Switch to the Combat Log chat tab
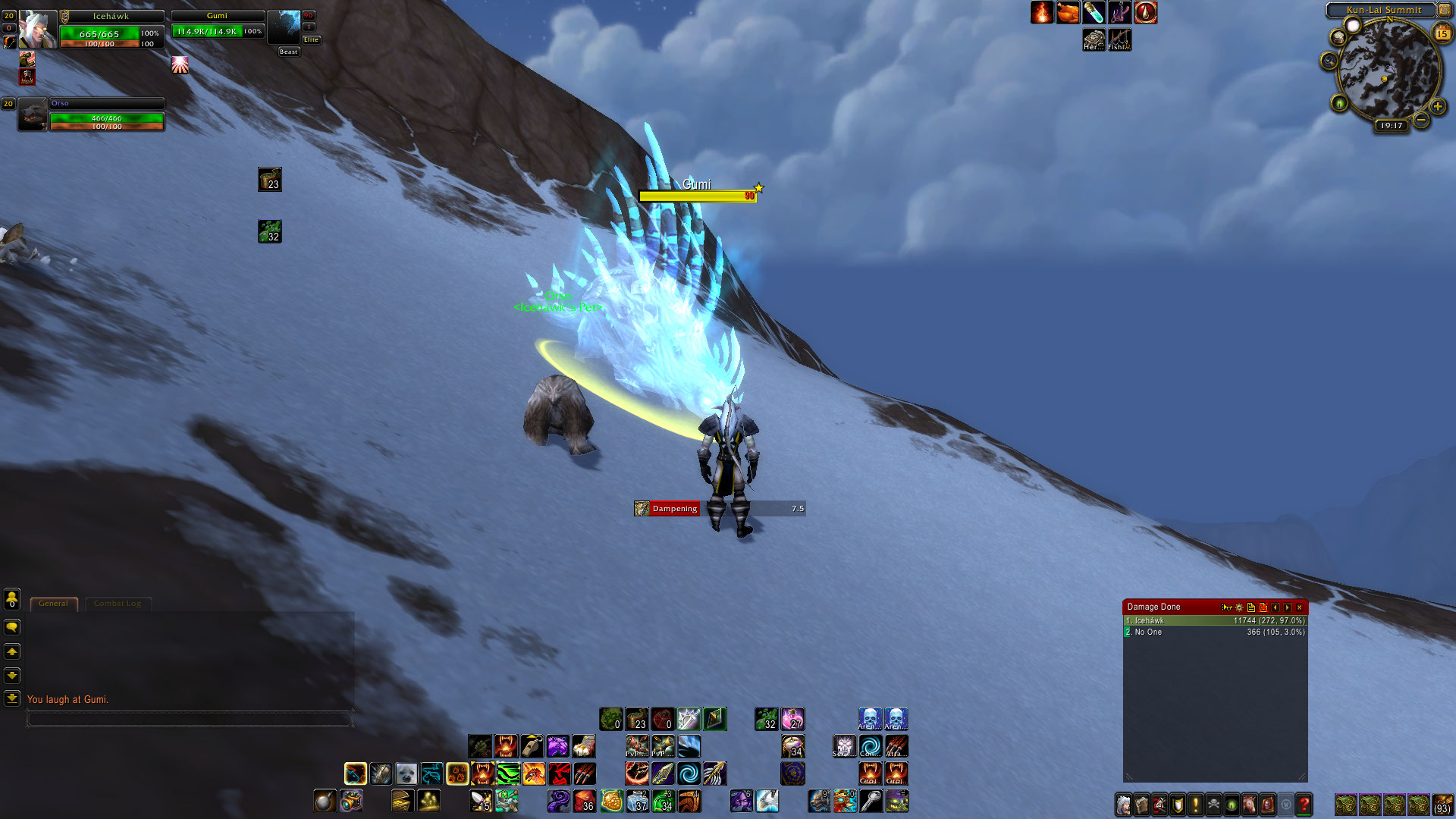The width and height of the screenshot is (1456, 819). coord(118,604)
